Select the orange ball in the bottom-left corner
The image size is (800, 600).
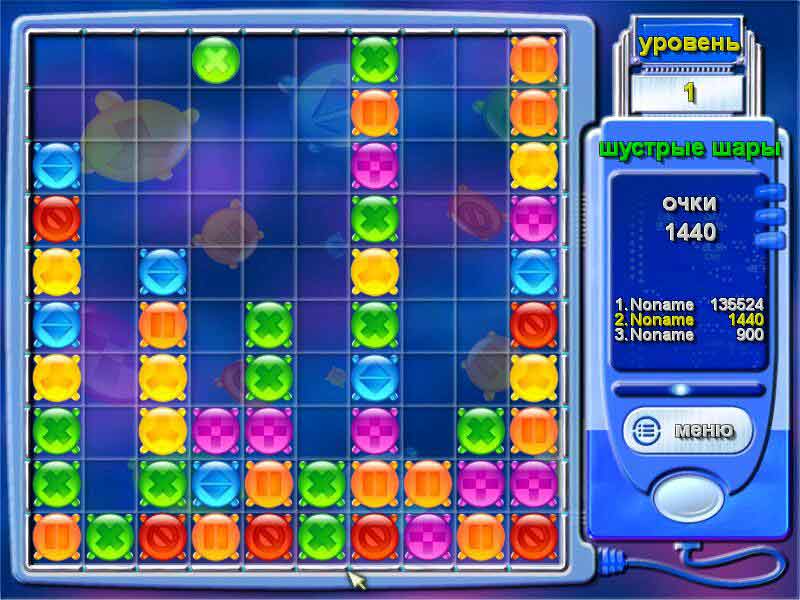(x=56, y=537)
